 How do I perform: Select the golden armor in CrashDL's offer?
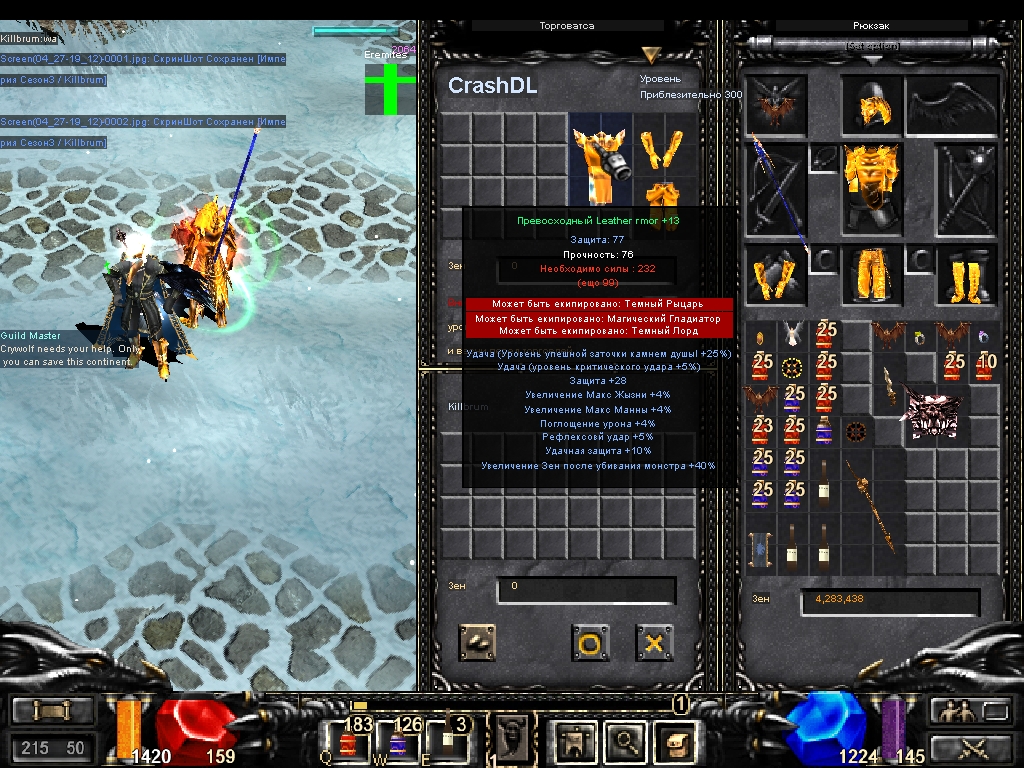point(600,158)
